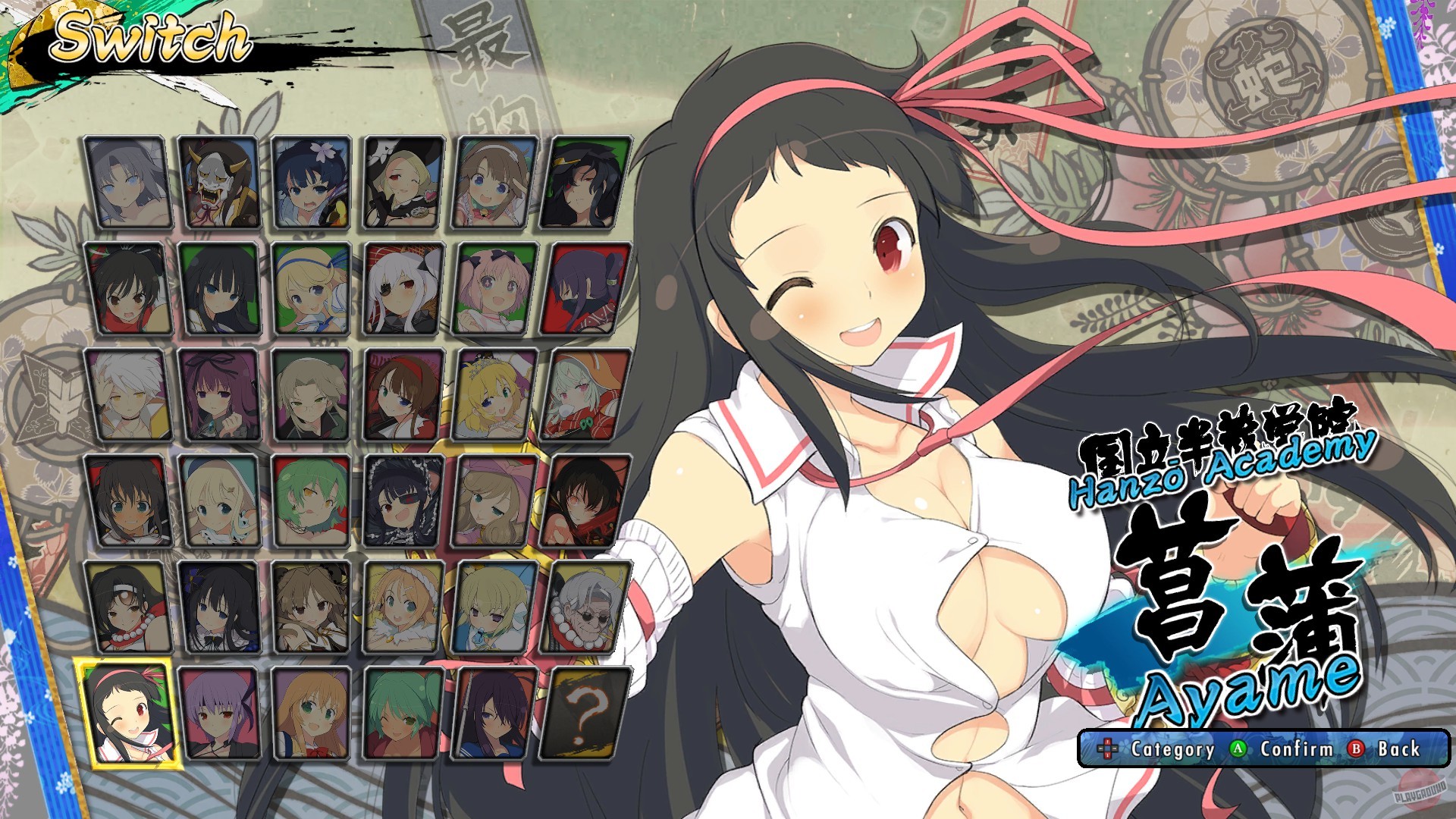
Task: Click the Category menu label
Action: point(1172,748)
